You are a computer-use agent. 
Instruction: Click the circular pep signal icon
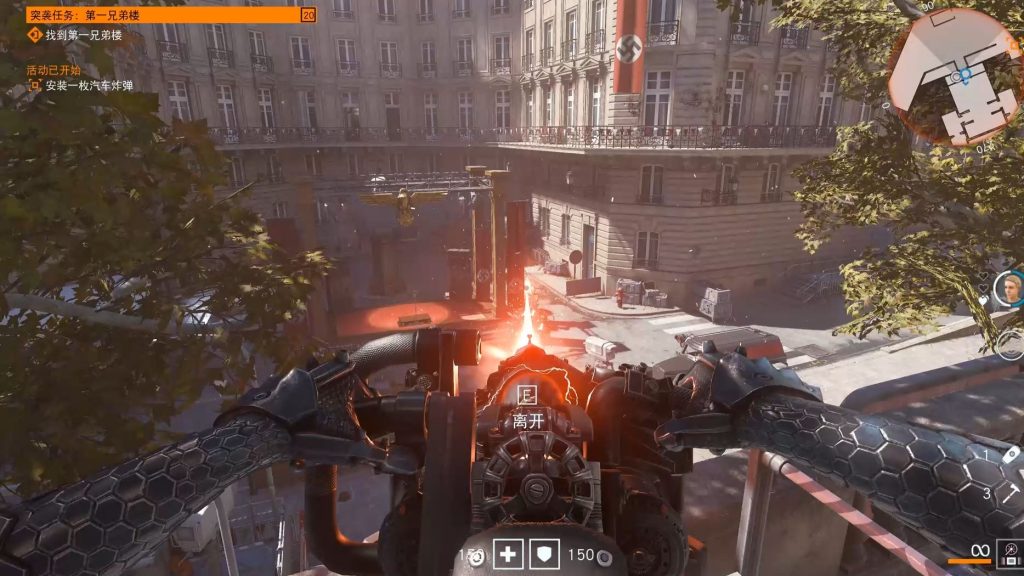1010,345
